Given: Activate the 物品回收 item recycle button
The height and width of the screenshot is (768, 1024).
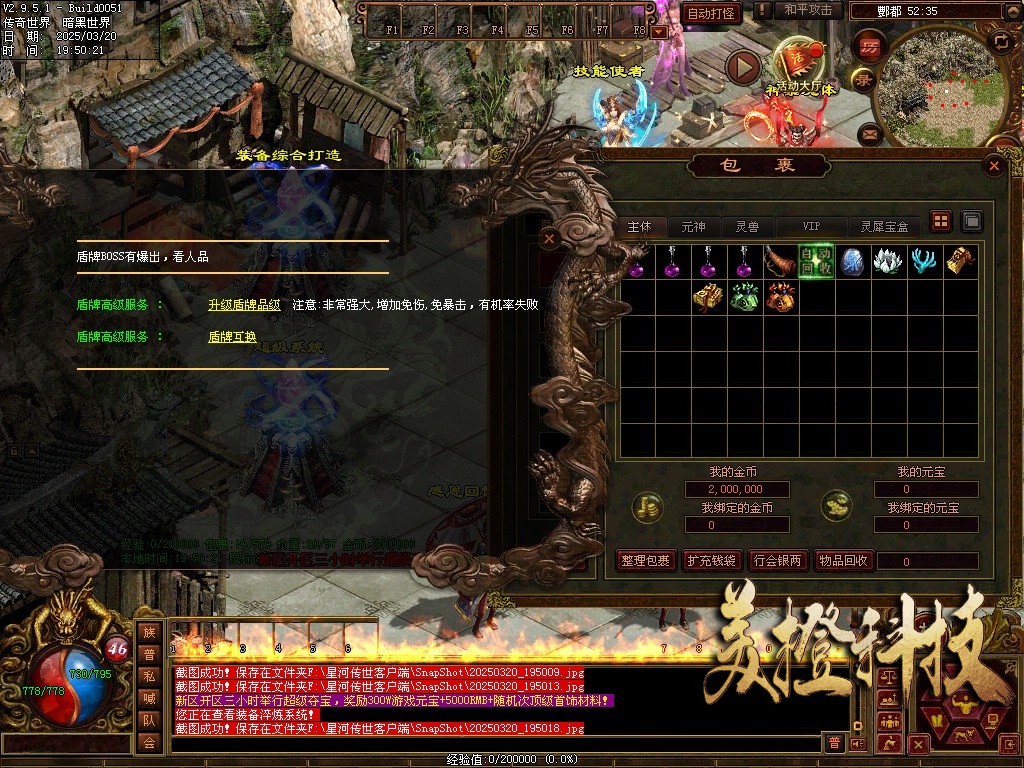Looking at the screenshot, I should click(x=842, y=561).
